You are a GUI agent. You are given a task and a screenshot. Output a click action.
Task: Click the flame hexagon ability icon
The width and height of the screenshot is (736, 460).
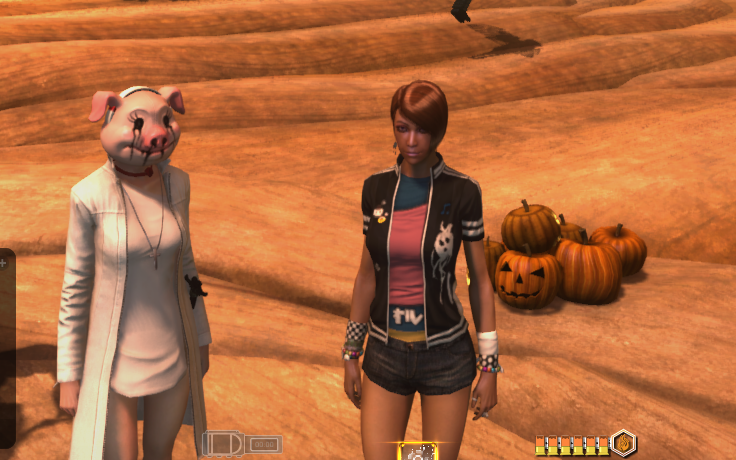[x=623, y=443]
